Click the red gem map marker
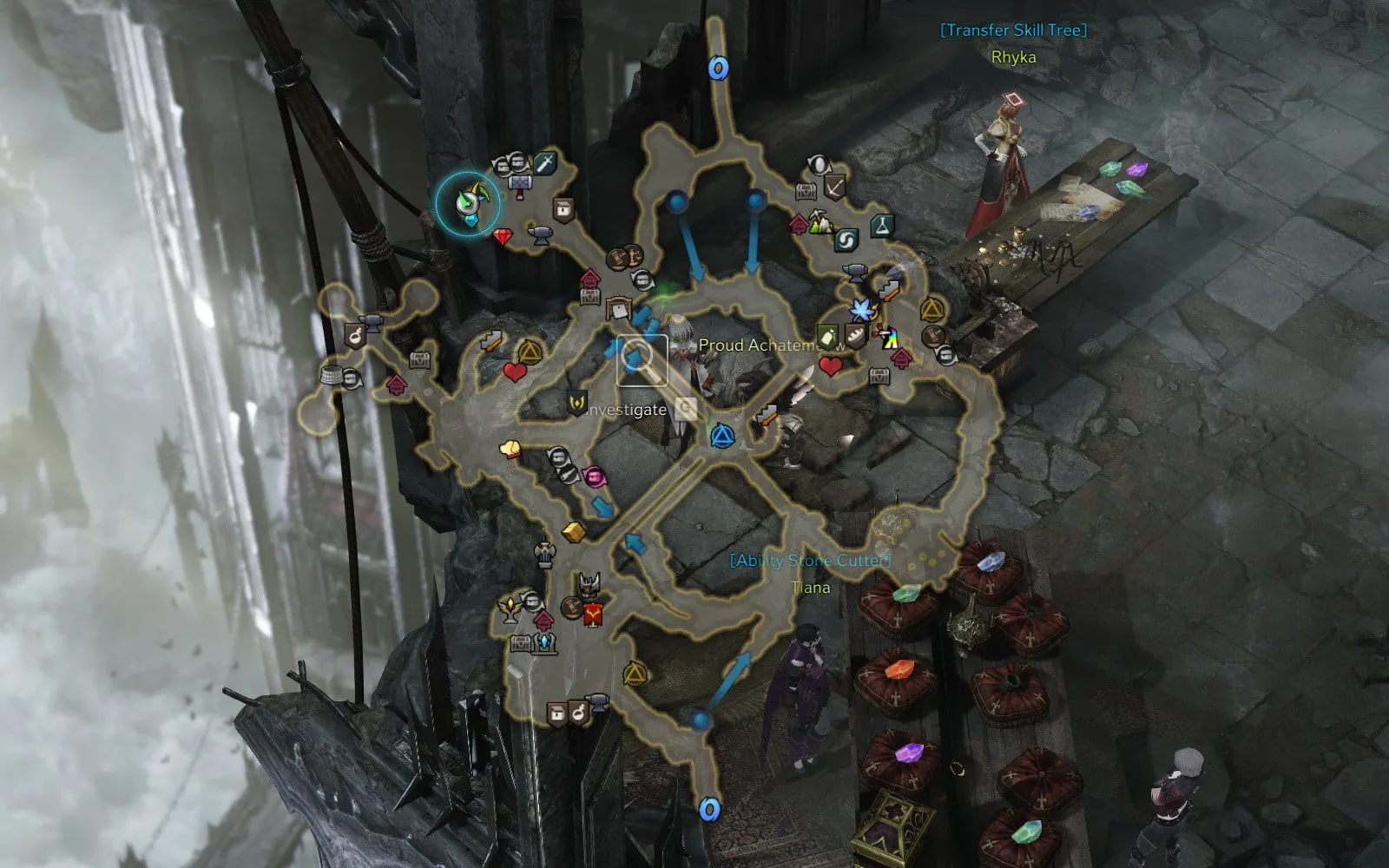This screenshot has width=1389, height=868. pos(504,236)
